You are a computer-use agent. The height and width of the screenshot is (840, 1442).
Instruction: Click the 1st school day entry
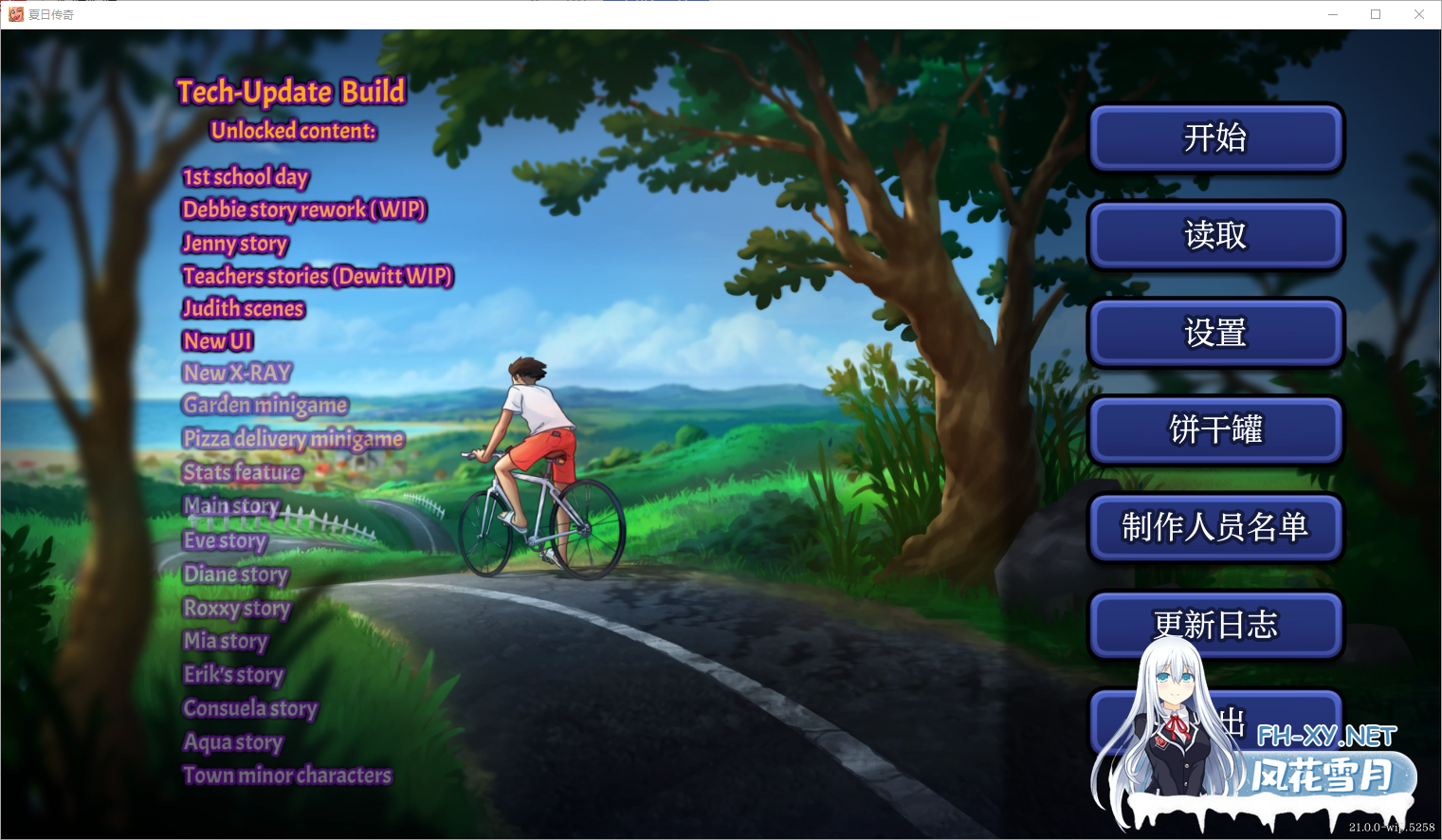click(245, 176)
